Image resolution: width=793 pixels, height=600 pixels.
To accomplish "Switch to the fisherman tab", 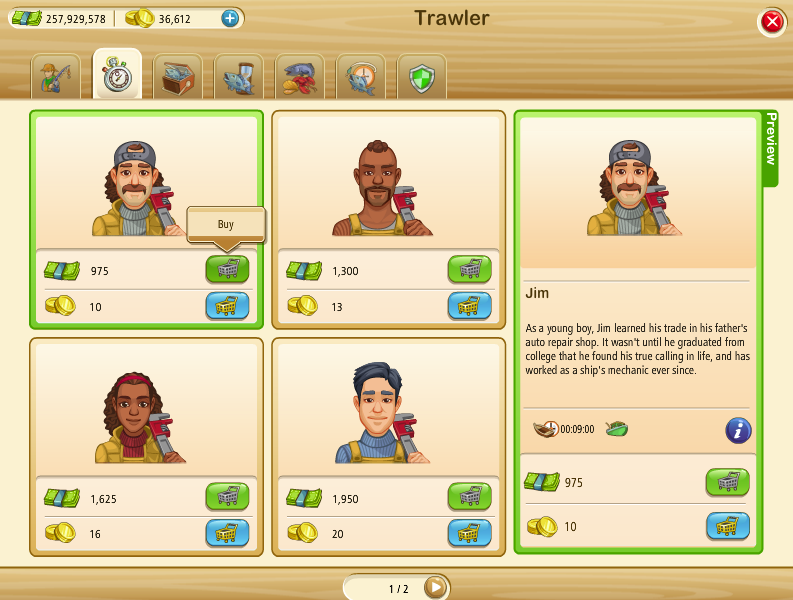I will tap(56, 77).
